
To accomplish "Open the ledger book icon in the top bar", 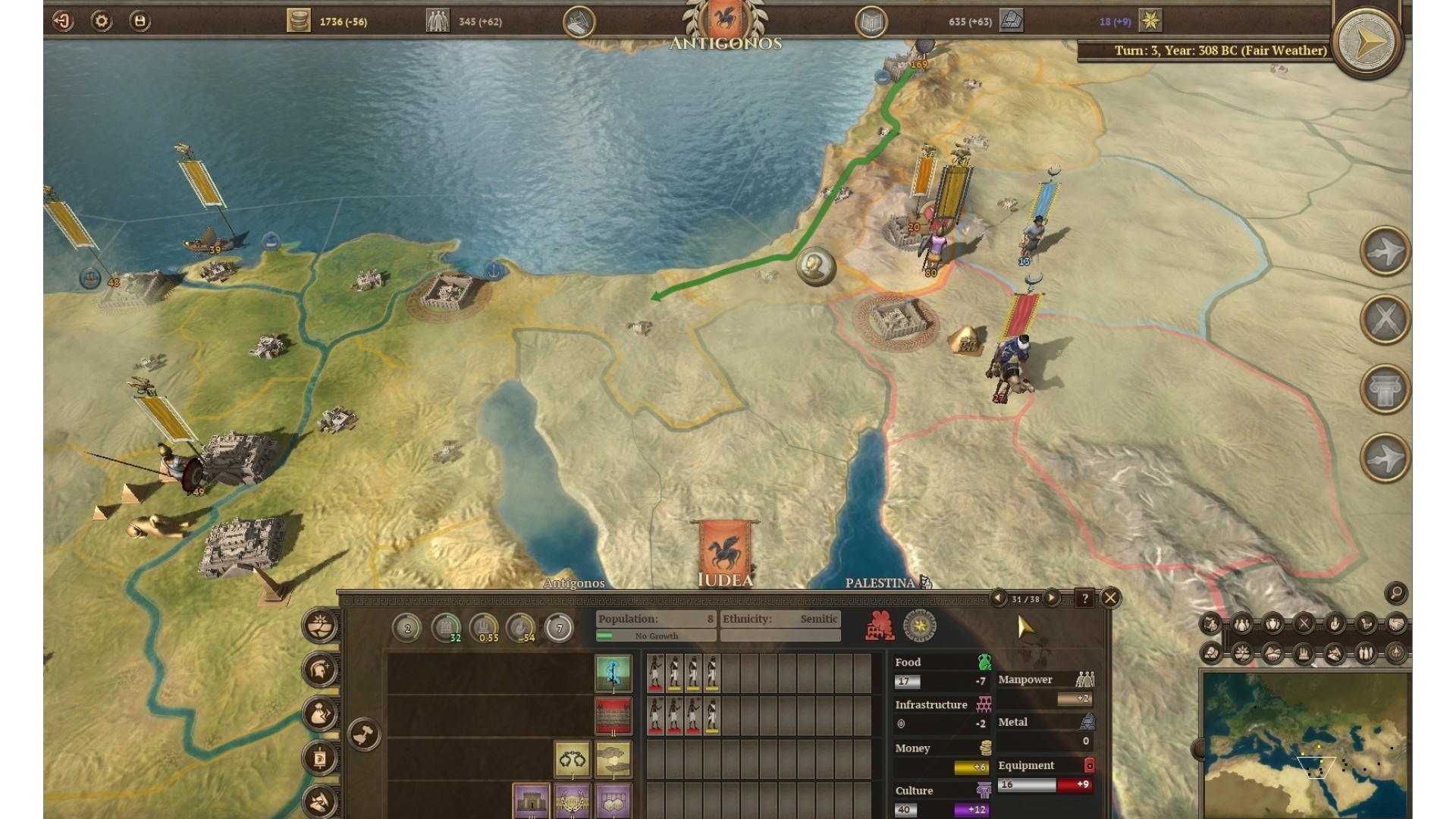I will tap(871, 22).
